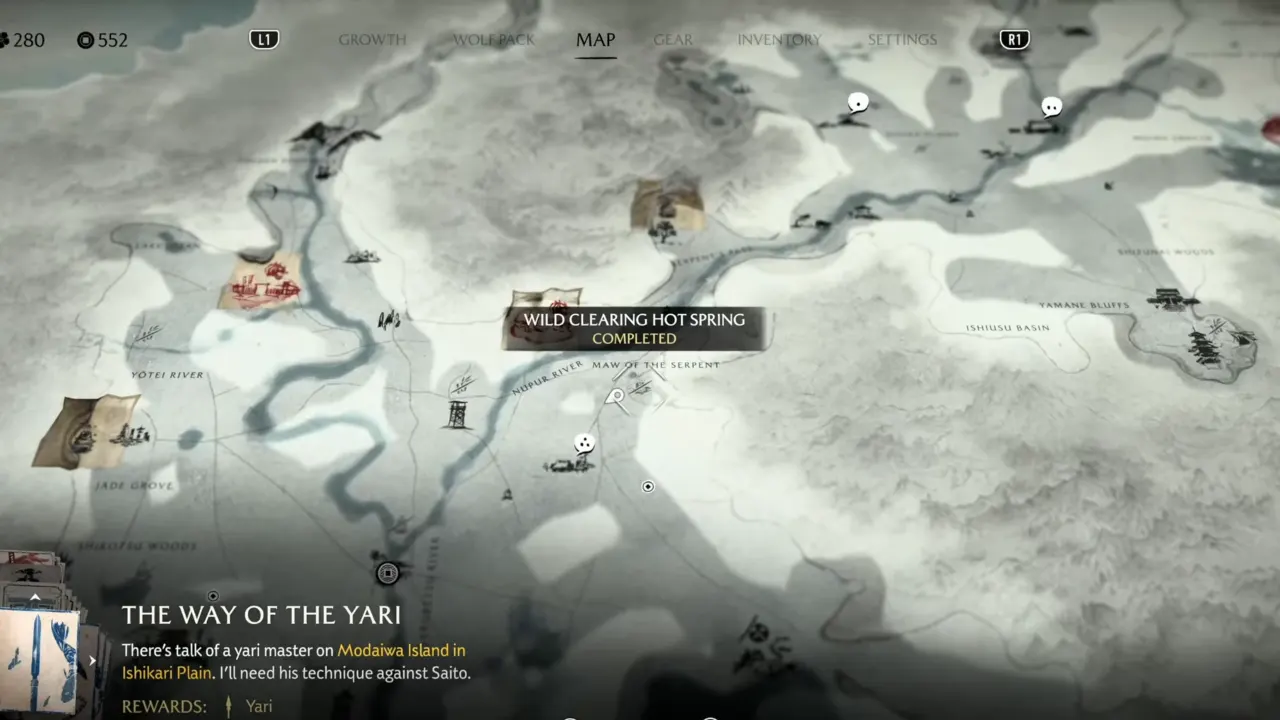Choose the speech bubble marker near Ishiusu Basin

[1051, 106]
